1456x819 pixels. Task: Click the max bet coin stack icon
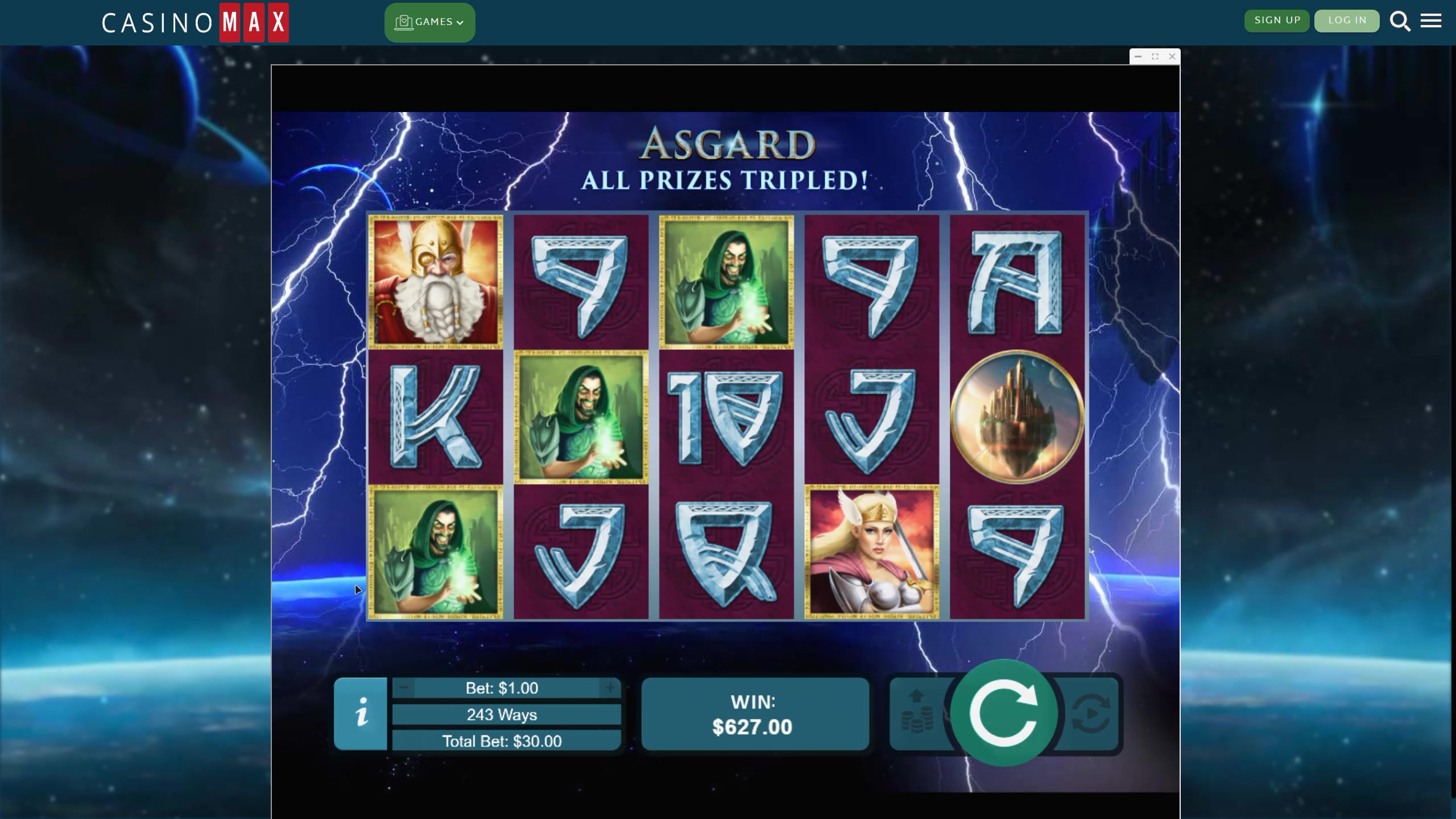coord(917,713)
